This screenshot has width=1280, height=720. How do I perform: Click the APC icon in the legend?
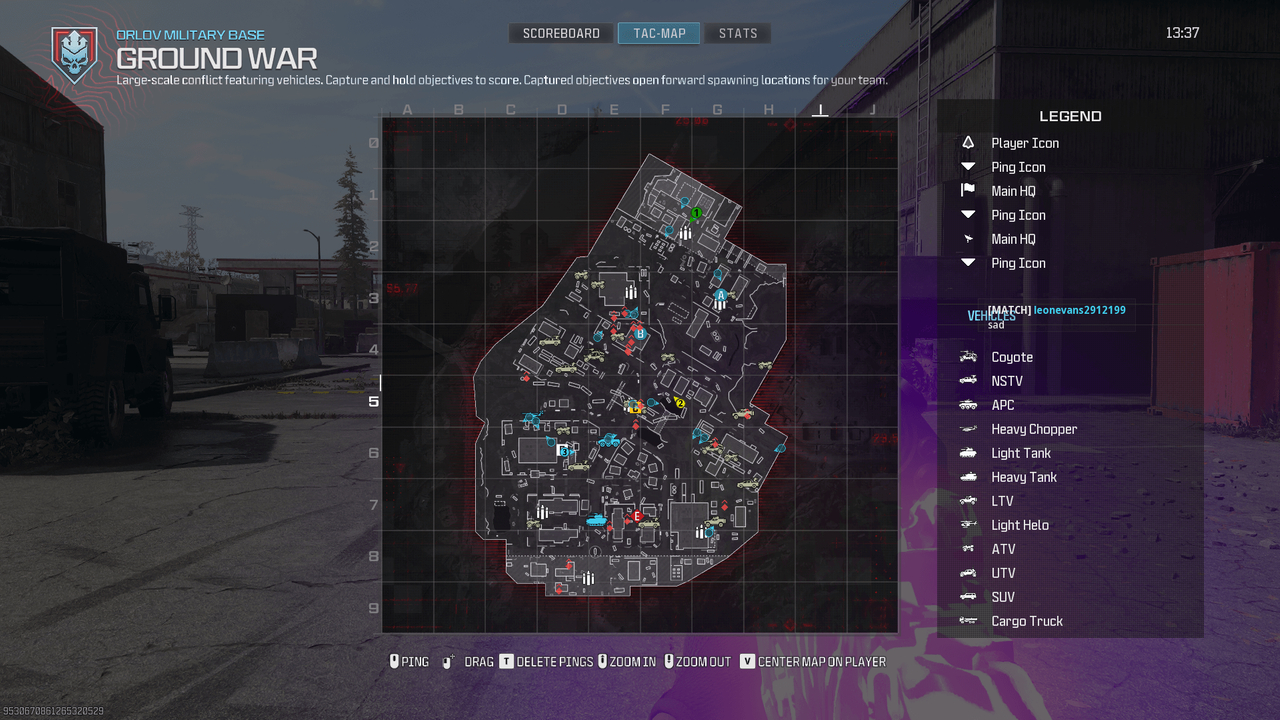[x=966, y=404]
